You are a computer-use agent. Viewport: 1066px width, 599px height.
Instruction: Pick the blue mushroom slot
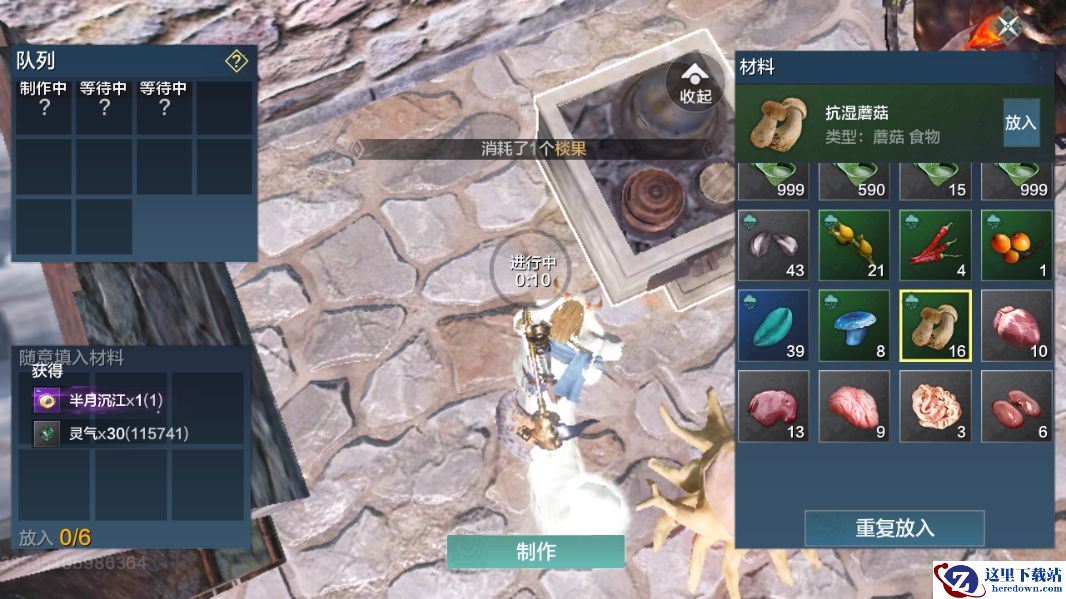tap(854, 325)
